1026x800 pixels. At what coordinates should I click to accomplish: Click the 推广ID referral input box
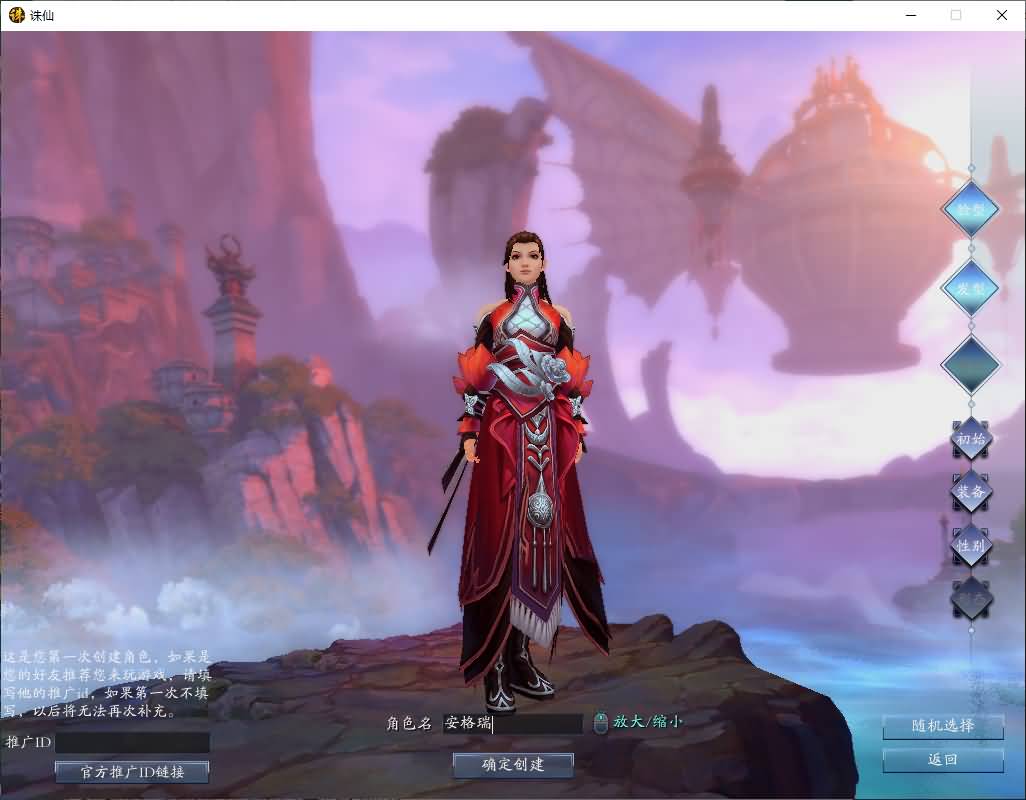[x=132, y=743]
